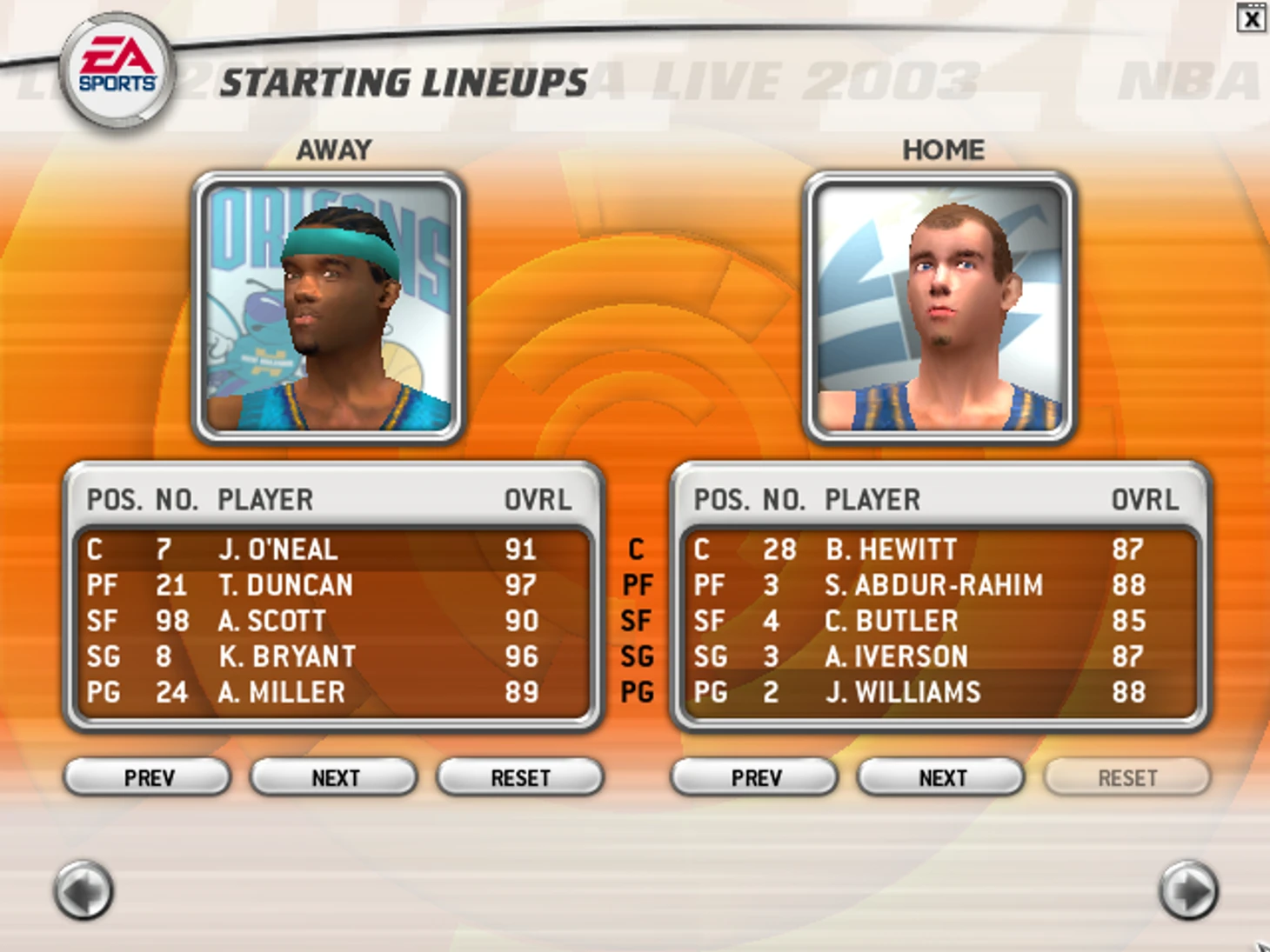Screen dimensions: 1270x952
Task: Click the home team player portrait
Action: (940, 307)
